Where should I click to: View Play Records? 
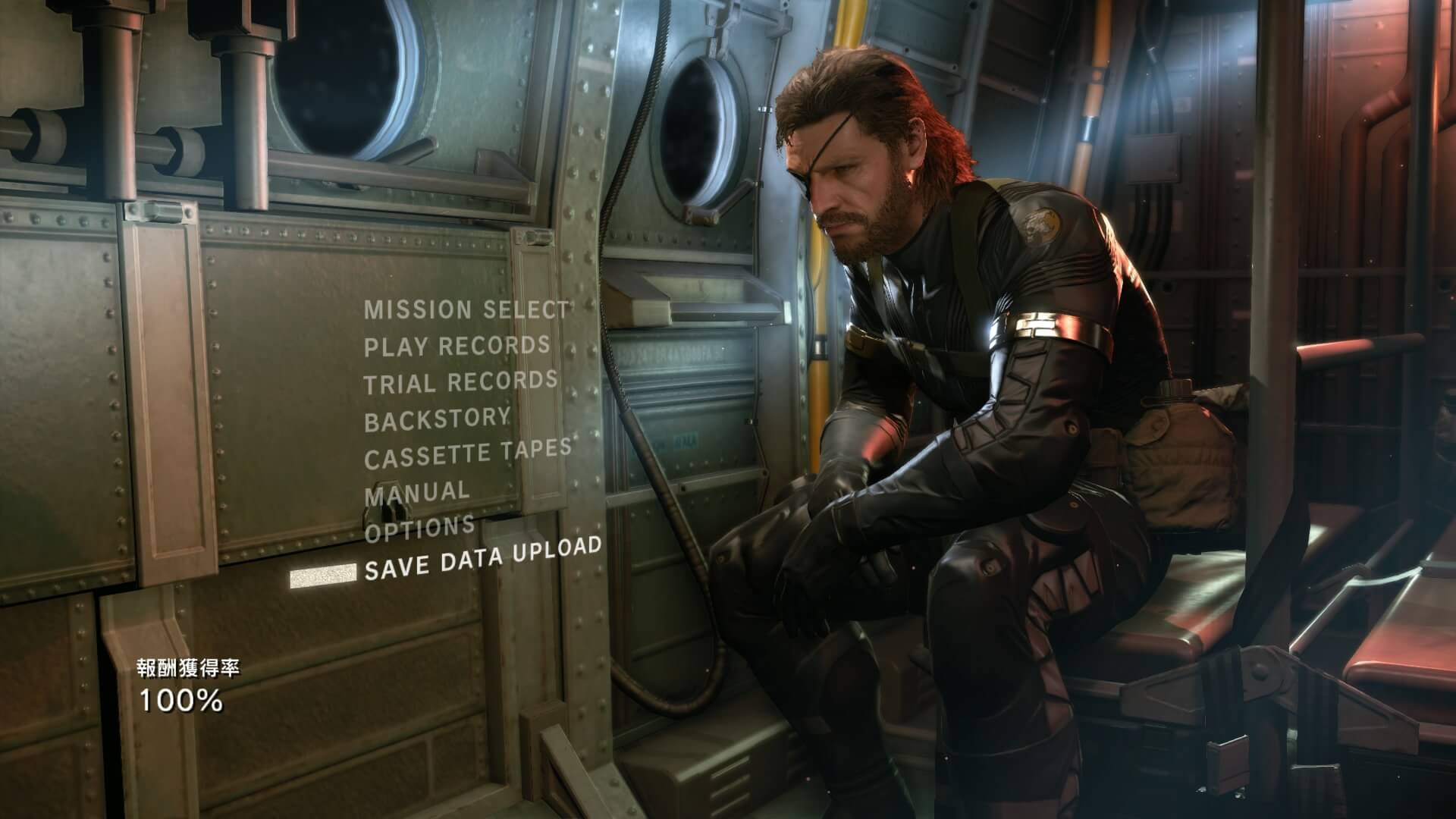tap(457, 346)
